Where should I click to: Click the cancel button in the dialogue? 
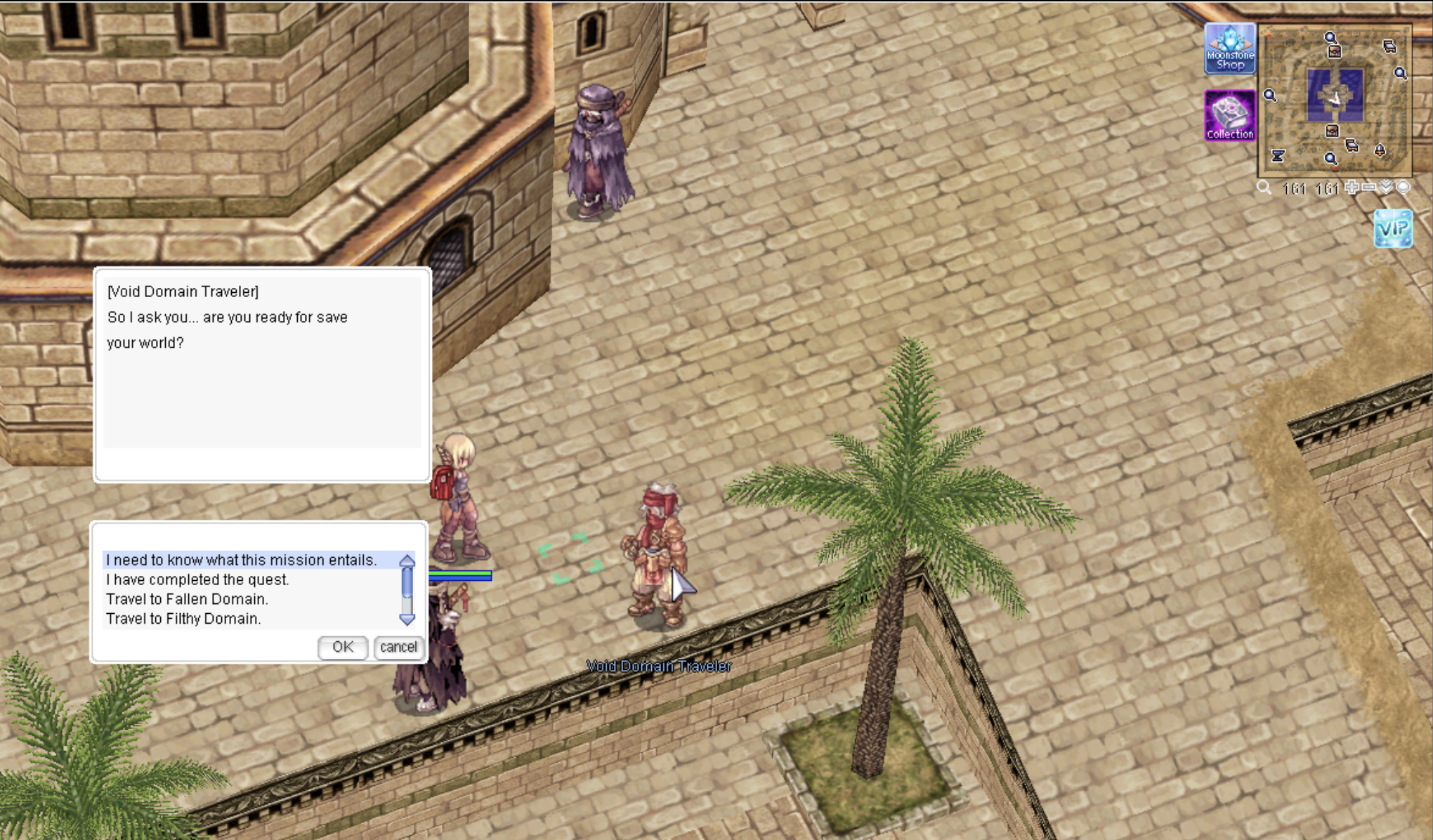398,647
